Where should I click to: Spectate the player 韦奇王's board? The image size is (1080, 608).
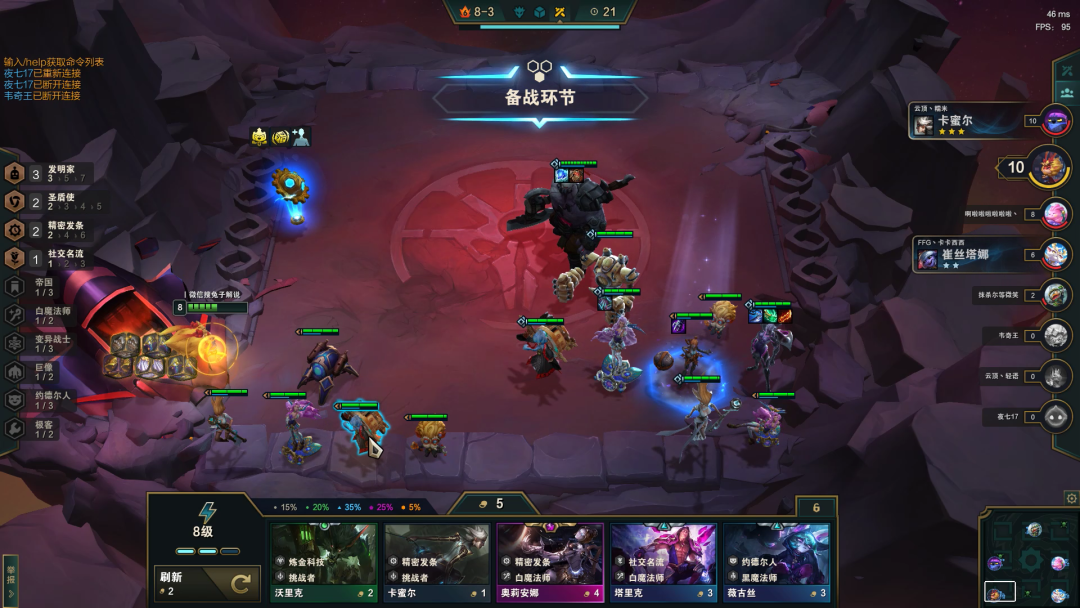click(1056, 336)
